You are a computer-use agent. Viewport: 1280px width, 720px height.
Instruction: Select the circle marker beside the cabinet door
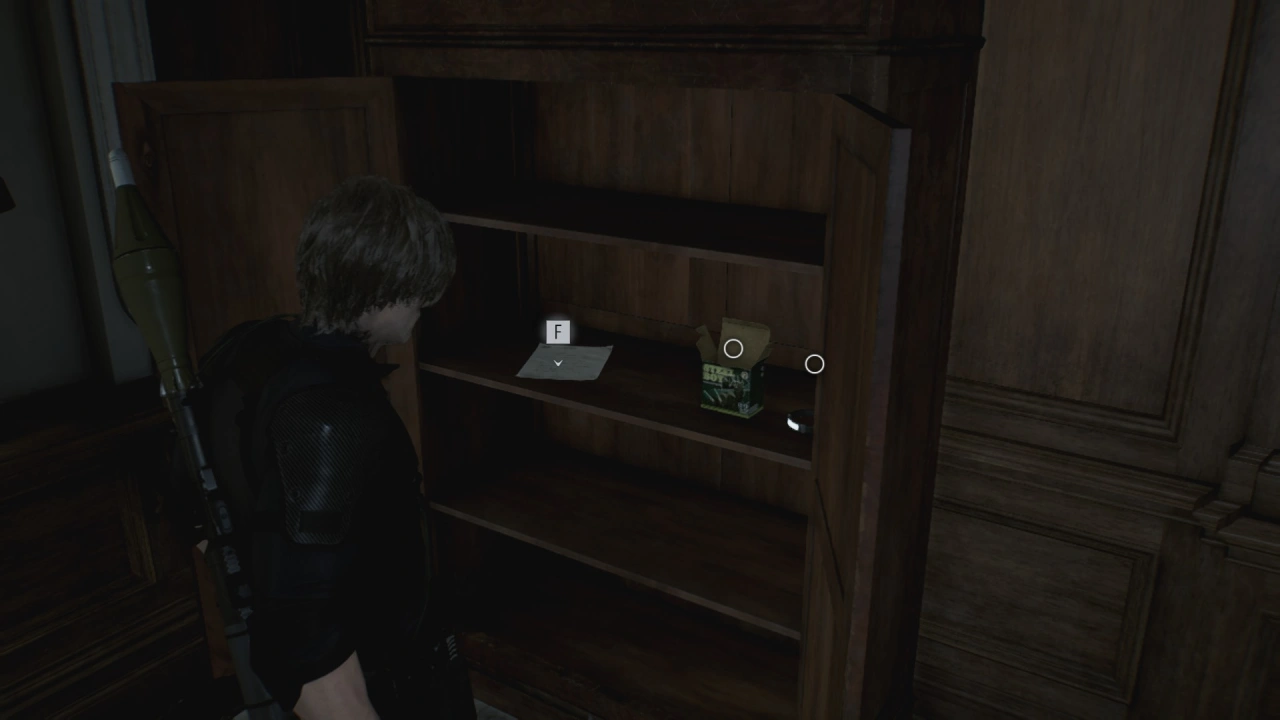coord(814,365)
